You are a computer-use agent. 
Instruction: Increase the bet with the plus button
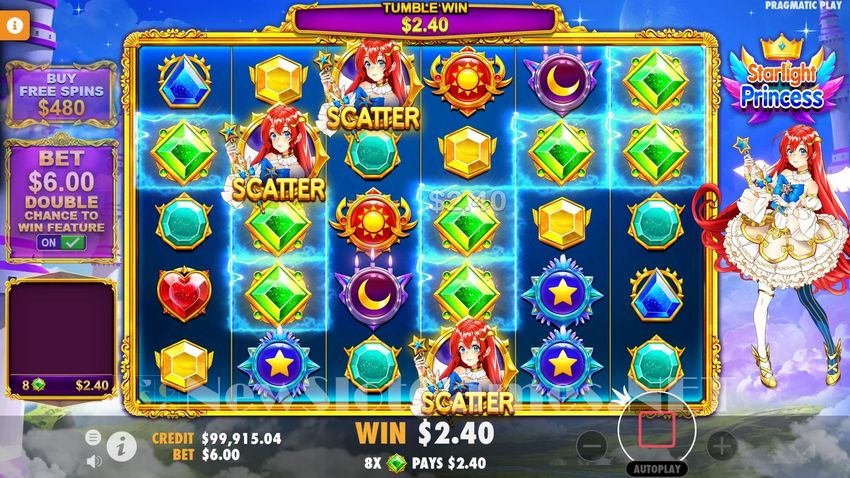(x=721, y=445)
